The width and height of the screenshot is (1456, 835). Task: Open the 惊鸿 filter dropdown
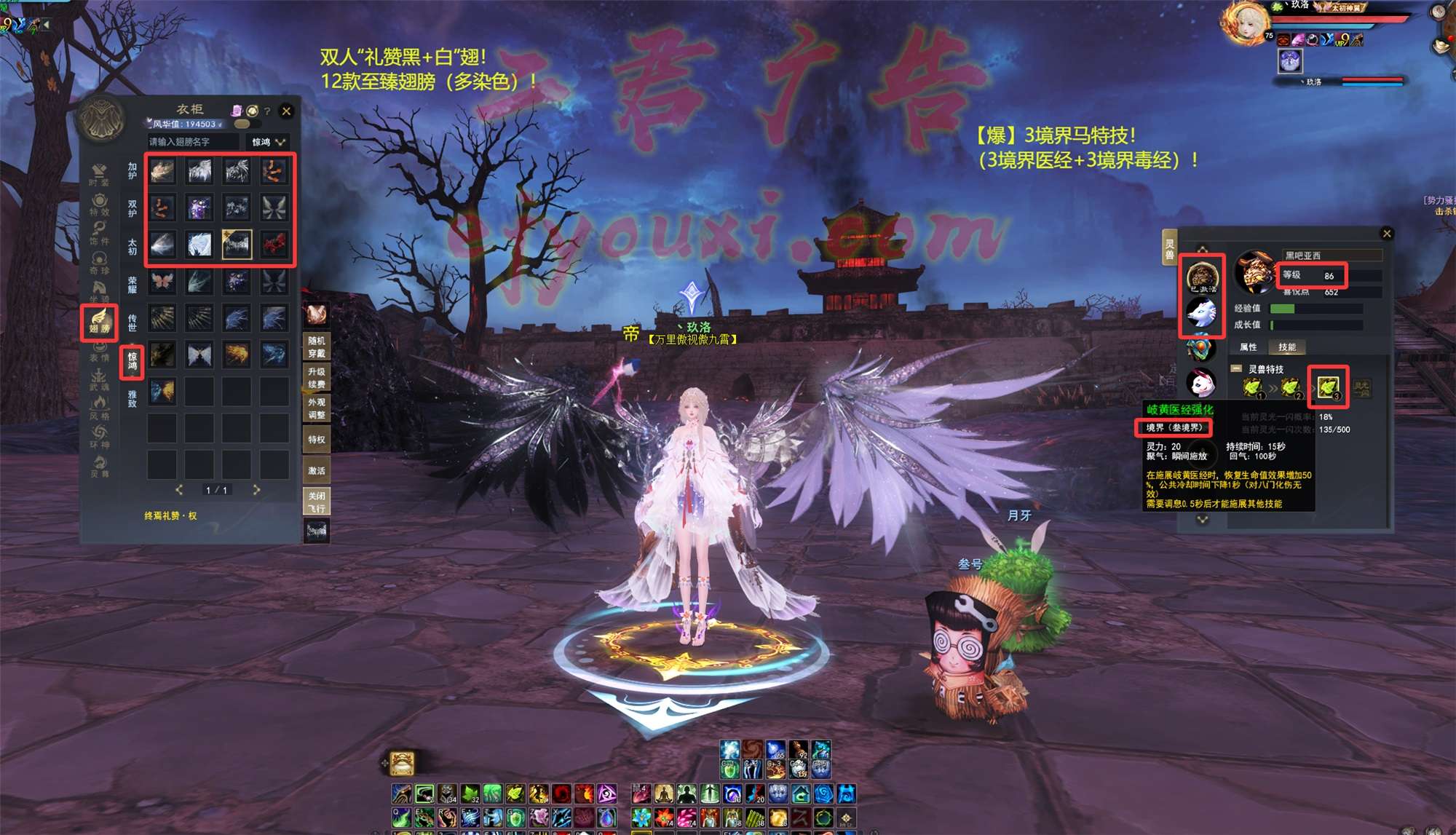[268, 142]
